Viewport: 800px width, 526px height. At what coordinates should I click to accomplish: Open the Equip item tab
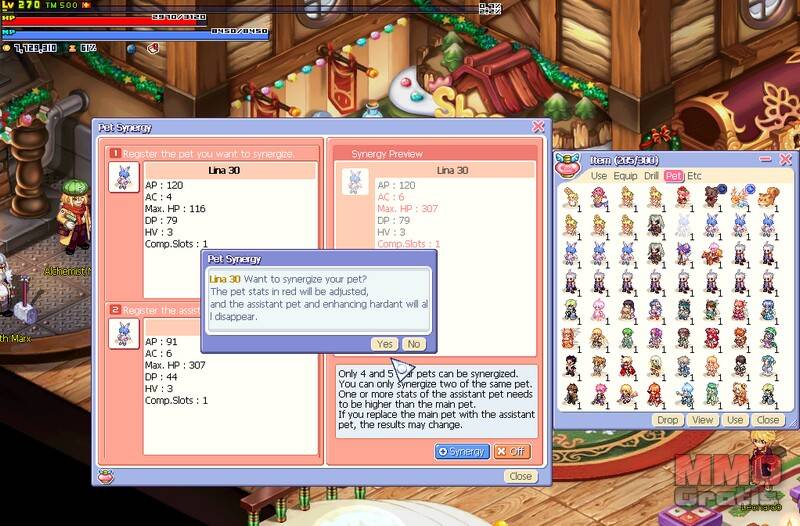click(x=625, y=176)
